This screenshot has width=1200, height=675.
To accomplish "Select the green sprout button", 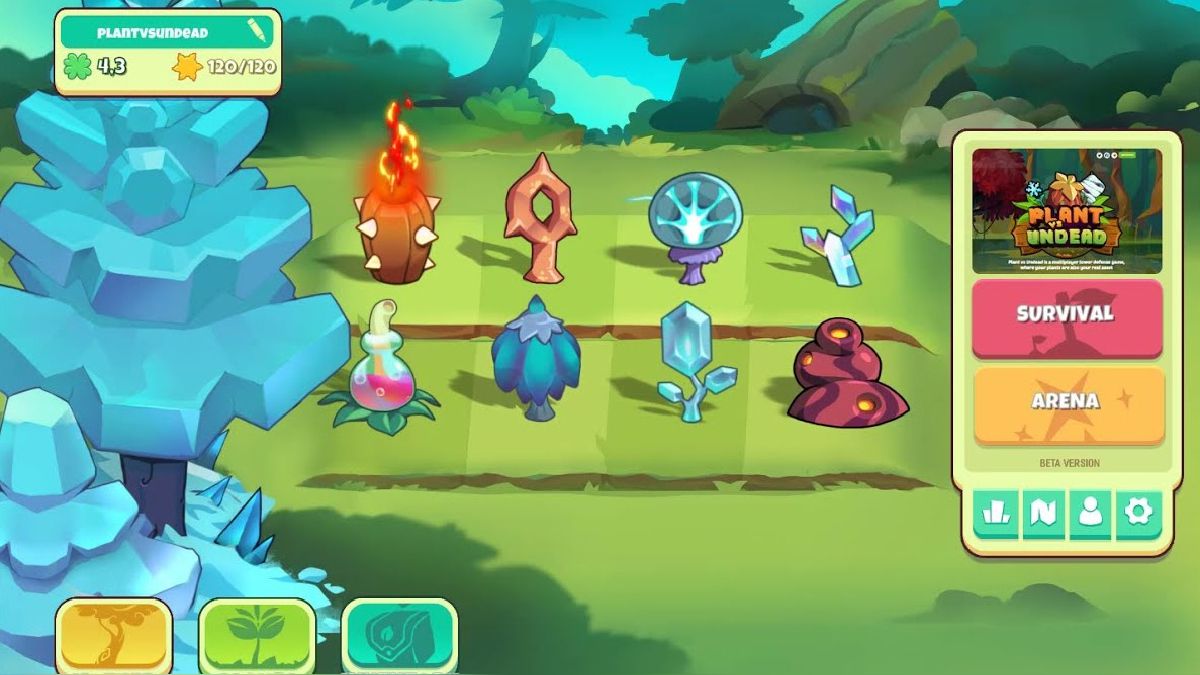I will [x=257, y=635].
